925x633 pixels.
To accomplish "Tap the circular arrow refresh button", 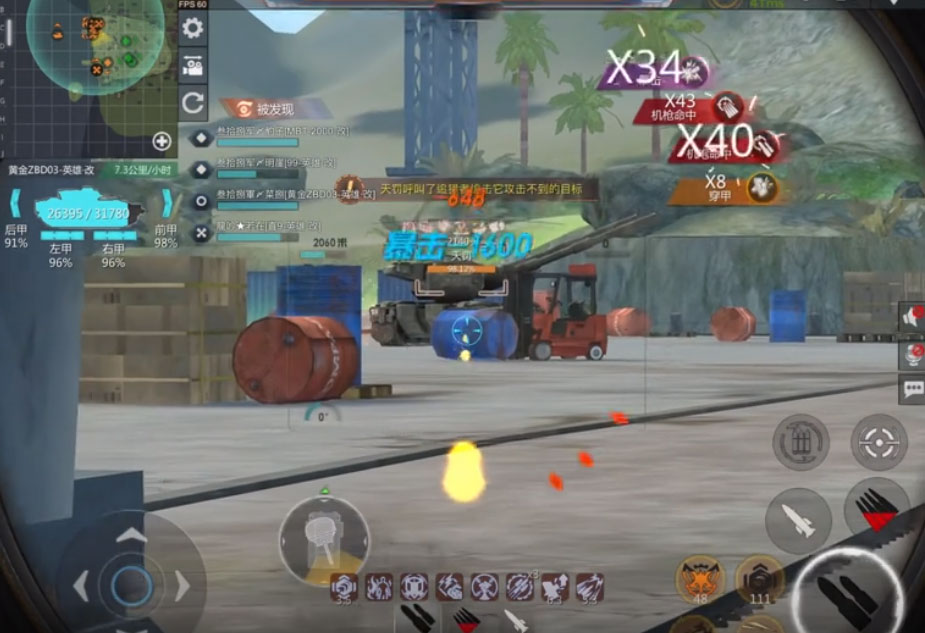I will [x=192, y=102].
